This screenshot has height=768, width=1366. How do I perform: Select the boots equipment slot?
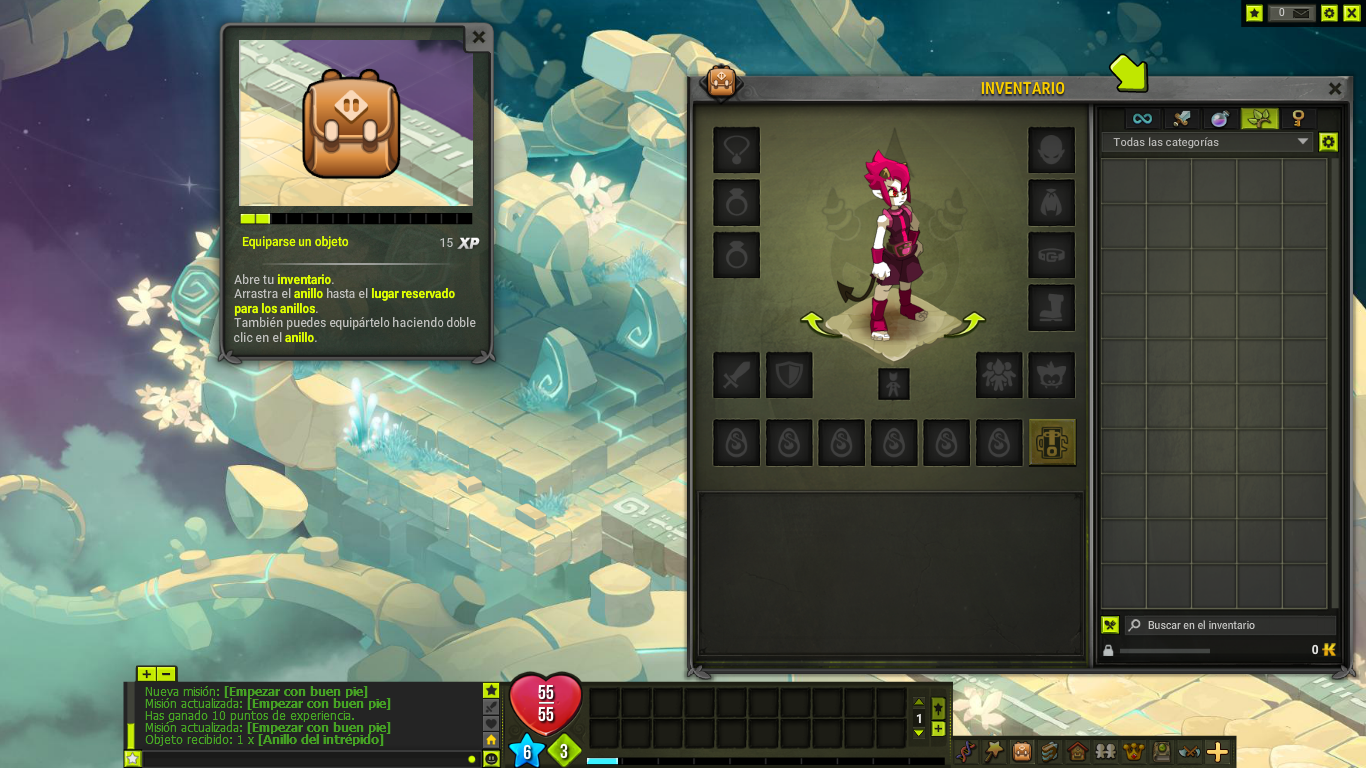coord(1051,308)
